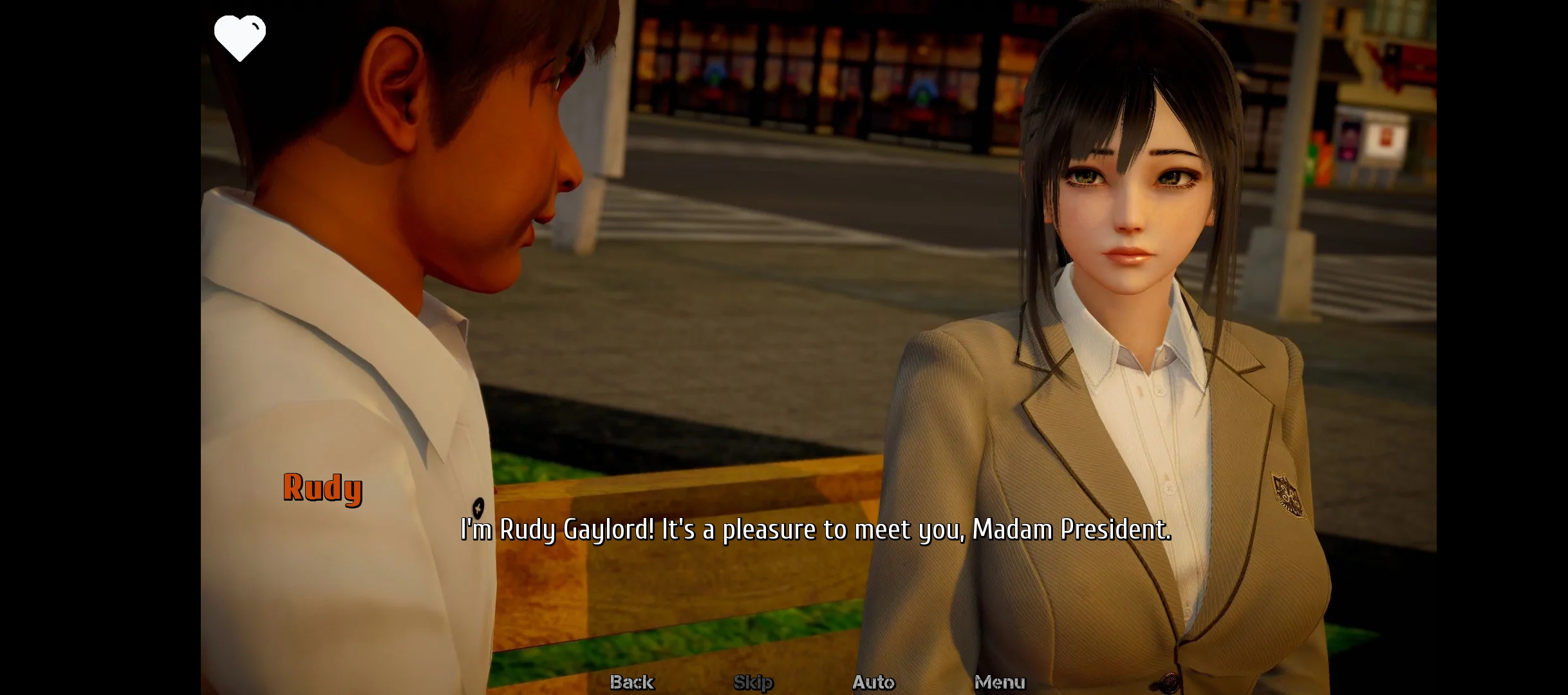Turn on Auto dialogue advance
Image resolution: width=1568 pixels, height=695 pixels.
pos(873,681)
